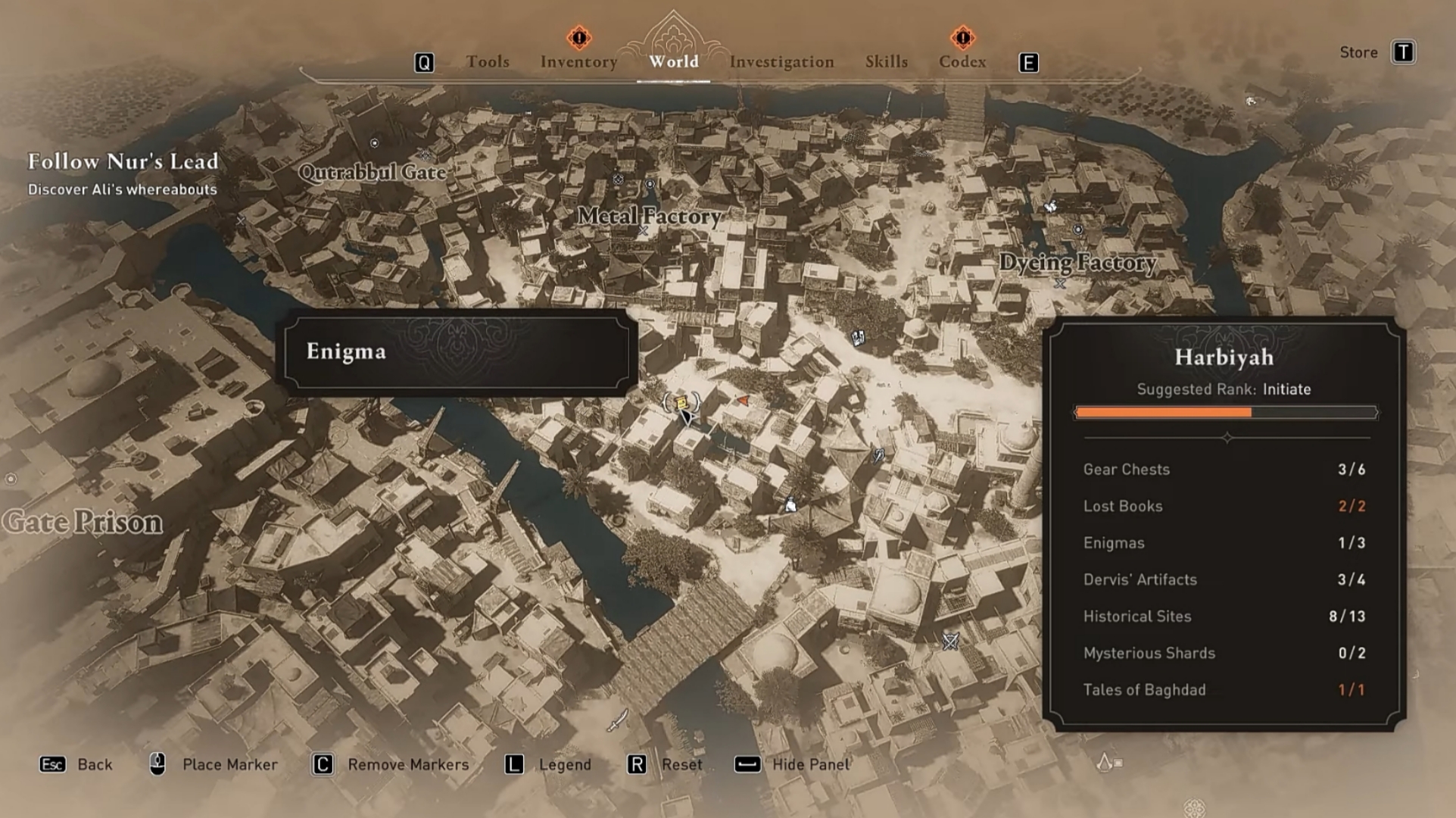
Task: Open the Skills tab
Action: tap(887, 61)
